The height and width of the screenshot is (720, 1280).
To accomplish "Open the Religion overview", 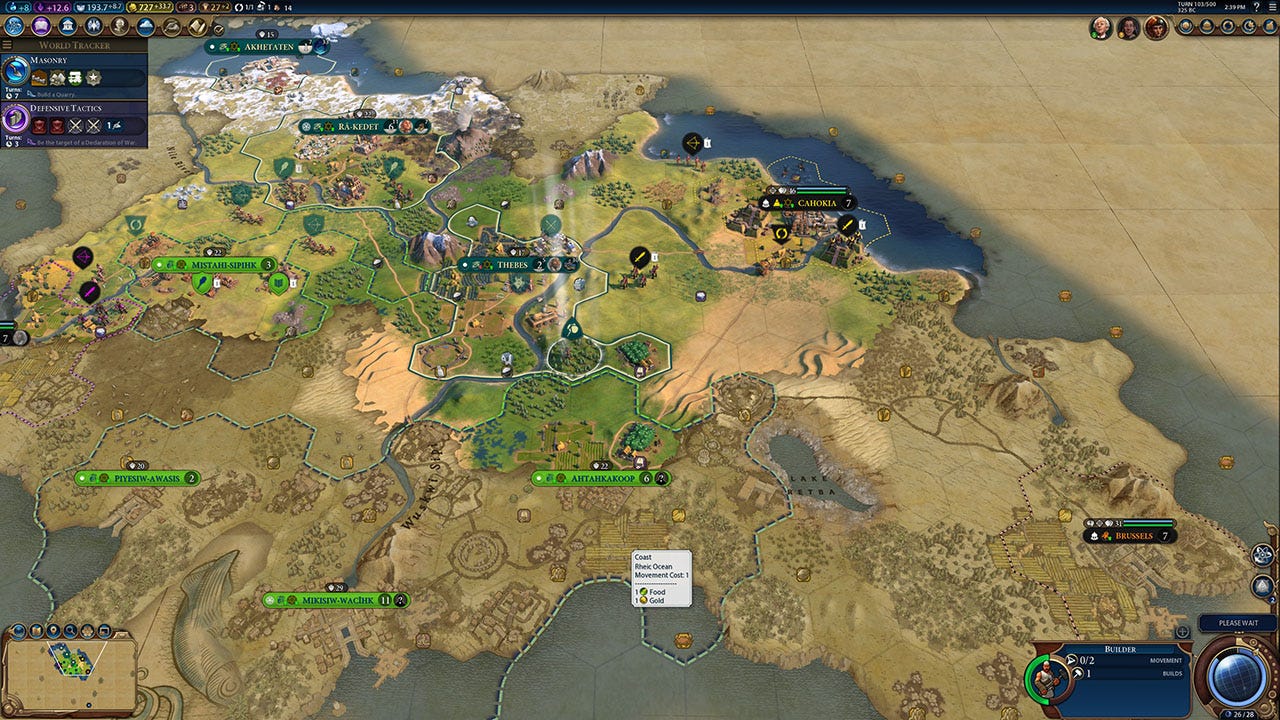I will (x=92, y=25).
